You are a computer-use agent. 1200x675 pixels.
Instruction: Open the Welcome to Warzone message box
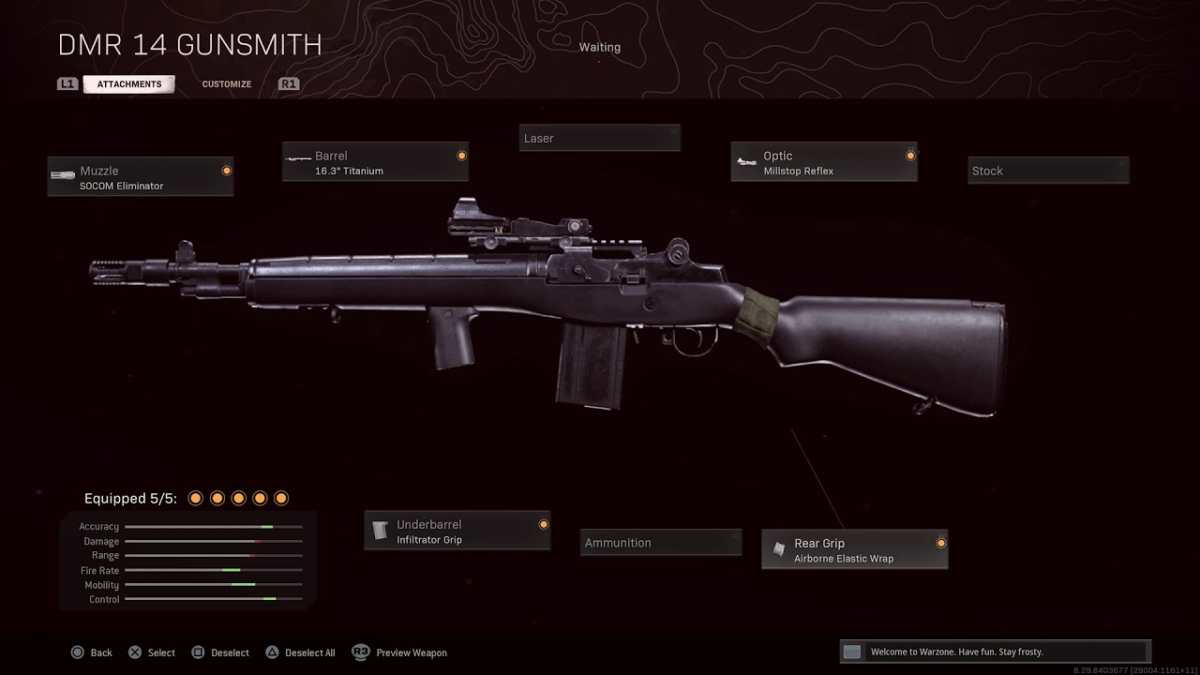point(995,652)
